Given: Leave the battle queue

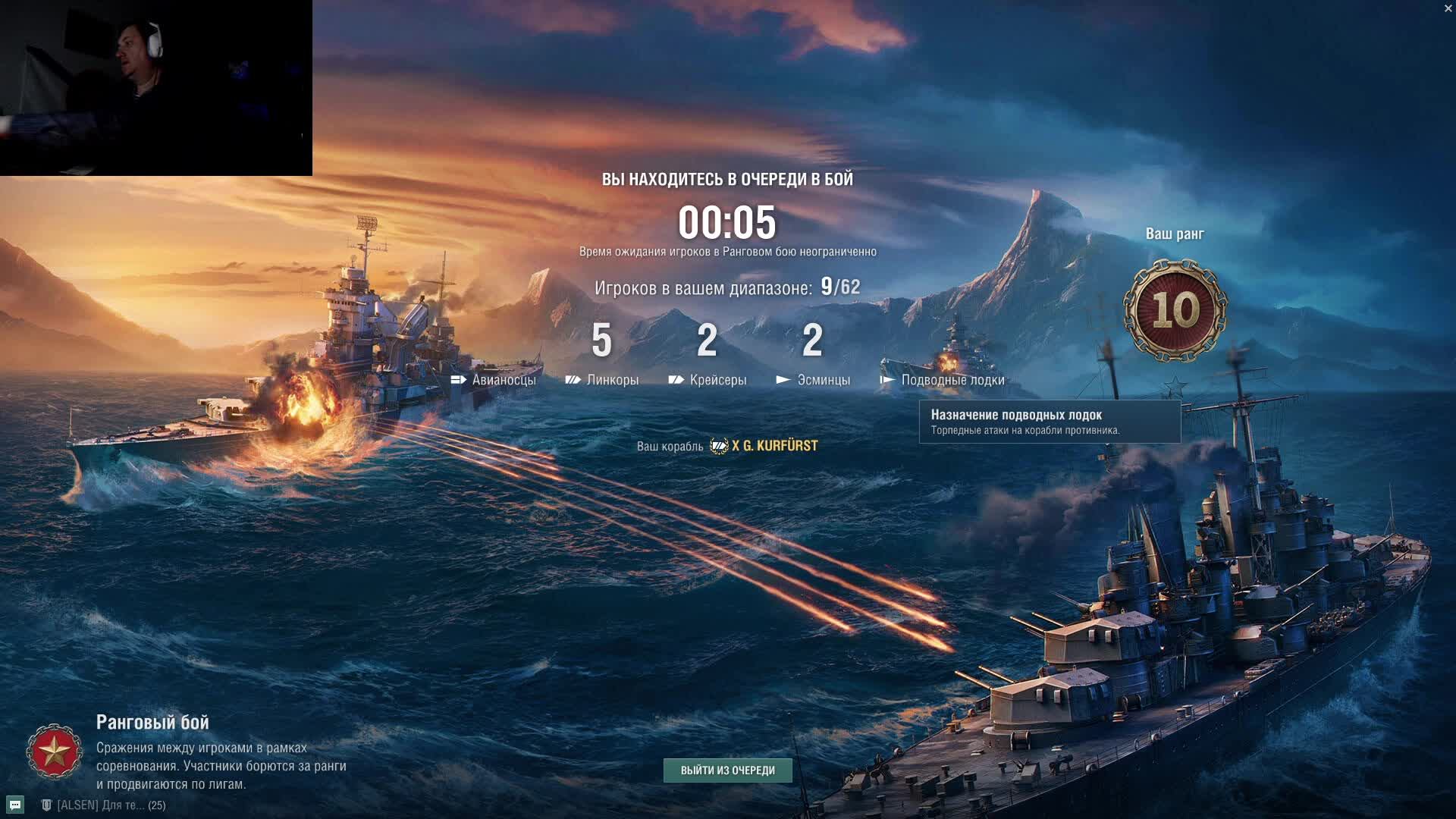Looking at the screenshot, I should click(x=727, y=770).
